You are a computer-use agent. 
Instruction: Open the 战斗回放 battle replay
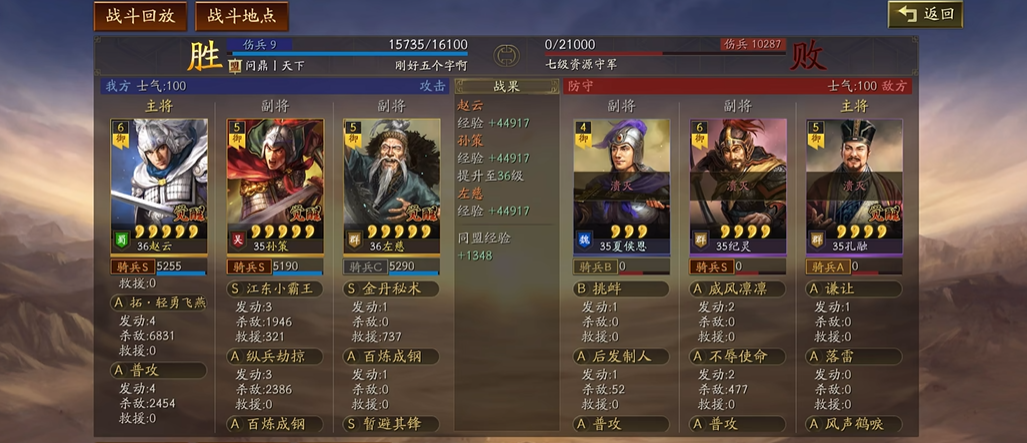coord(139,16)
